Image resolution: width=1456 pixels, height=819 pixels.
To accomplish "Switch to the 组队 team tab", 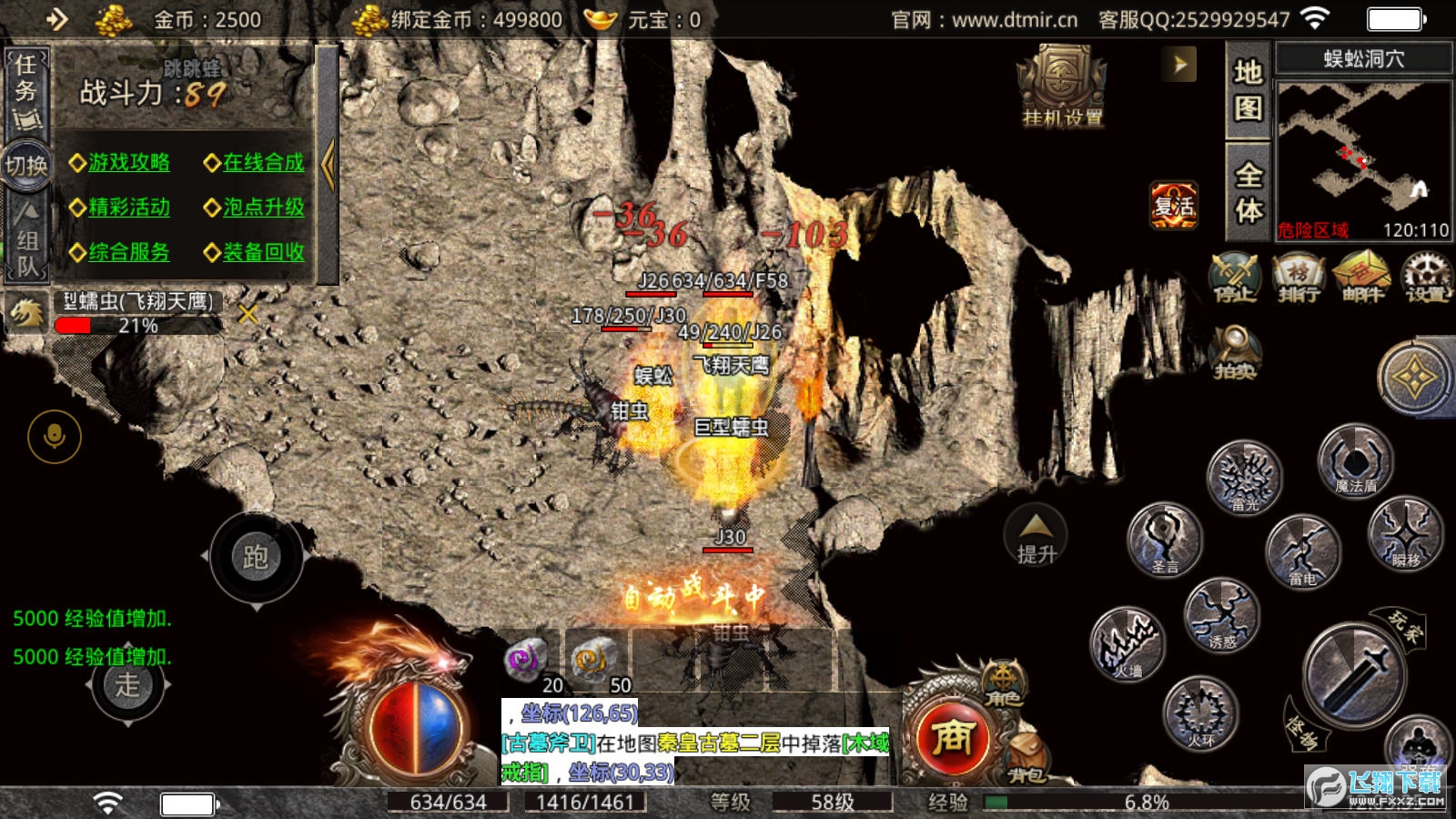I will point(26,241).
